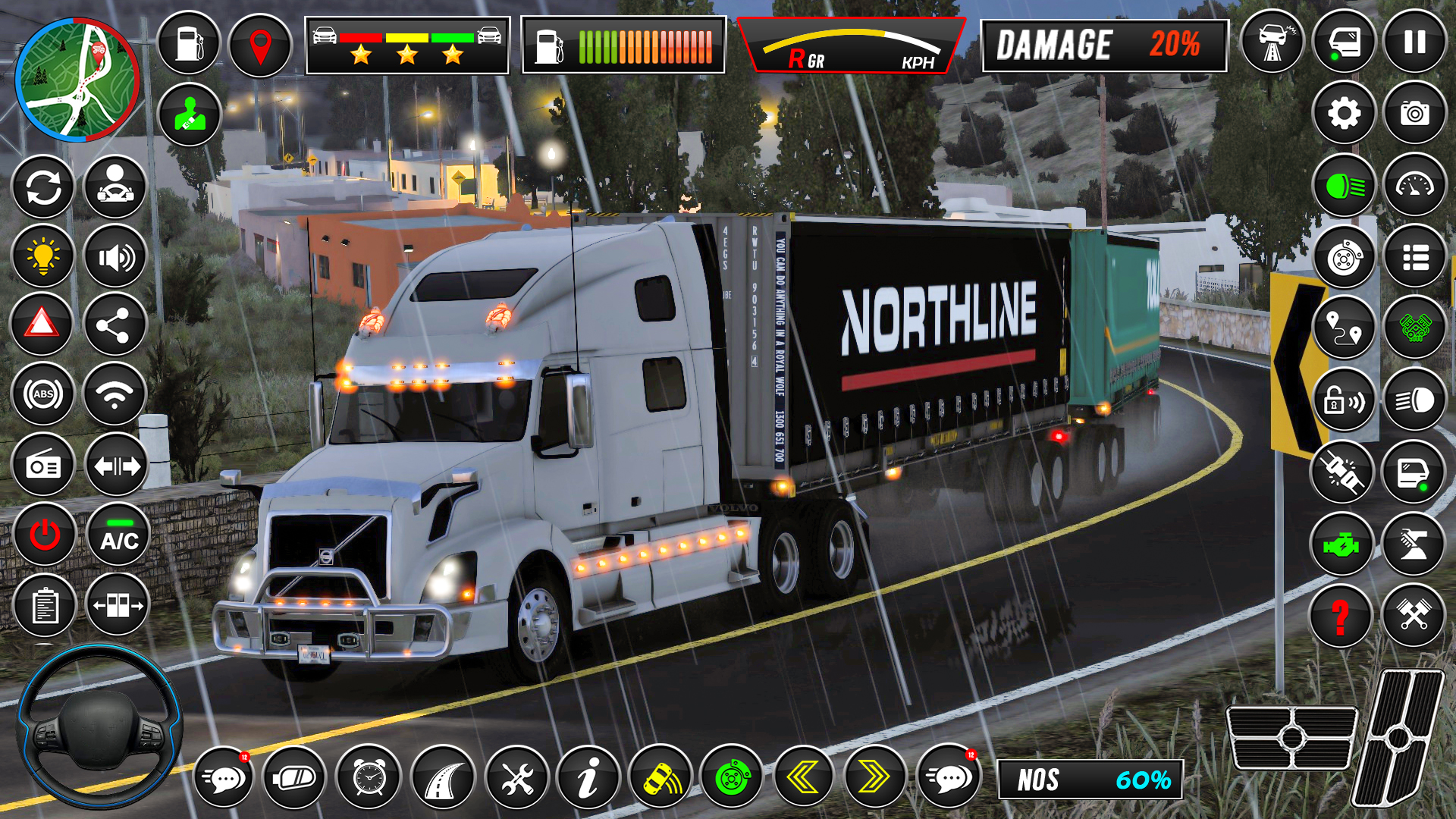Tap the fuel pump station button

pos(189,43)
